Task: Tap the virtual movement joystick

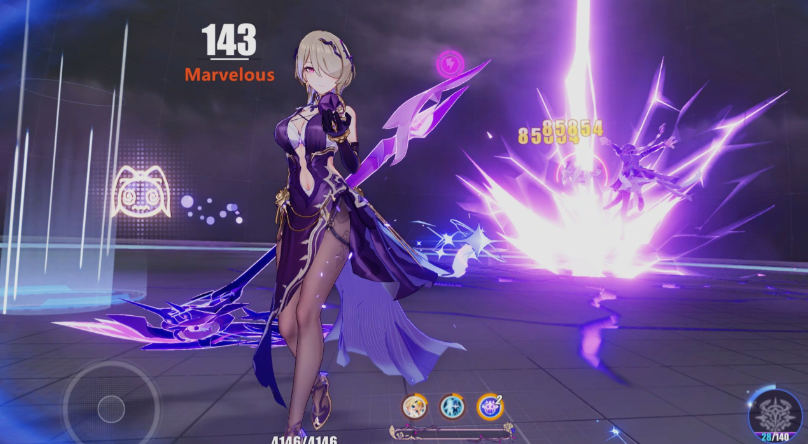Action: pos(110,406)
